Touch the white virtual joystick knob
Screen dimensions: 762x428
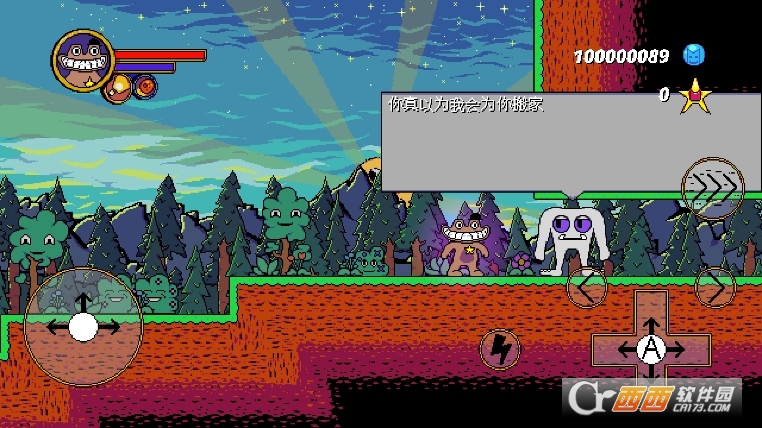point(83,326)
